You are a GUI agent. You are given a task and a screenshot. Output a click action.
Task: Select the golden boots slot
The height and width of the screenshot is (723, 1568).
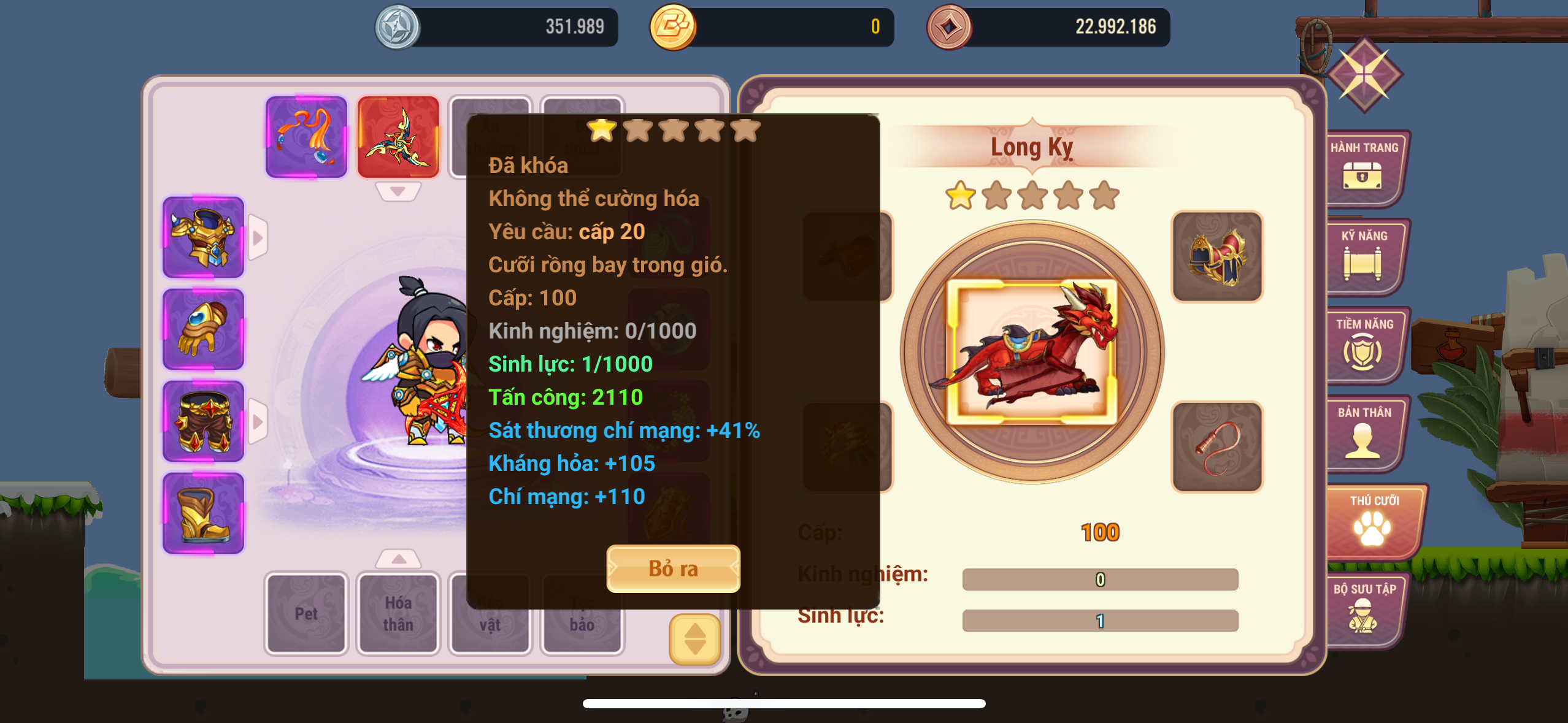click(203, 513)
